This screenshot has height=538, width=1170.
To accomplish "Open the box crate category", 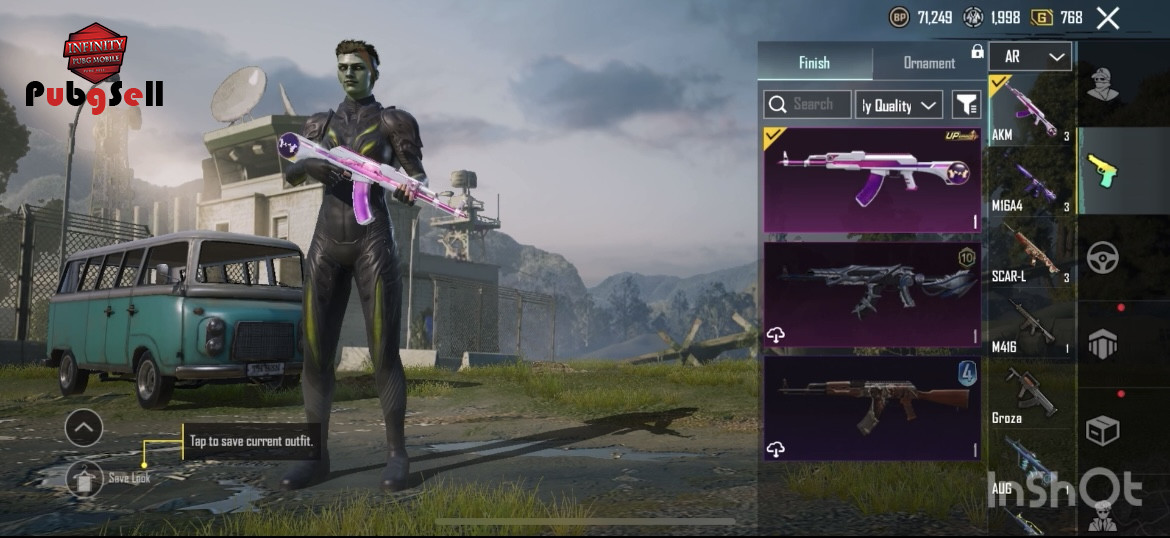I will click(1103, 430).
